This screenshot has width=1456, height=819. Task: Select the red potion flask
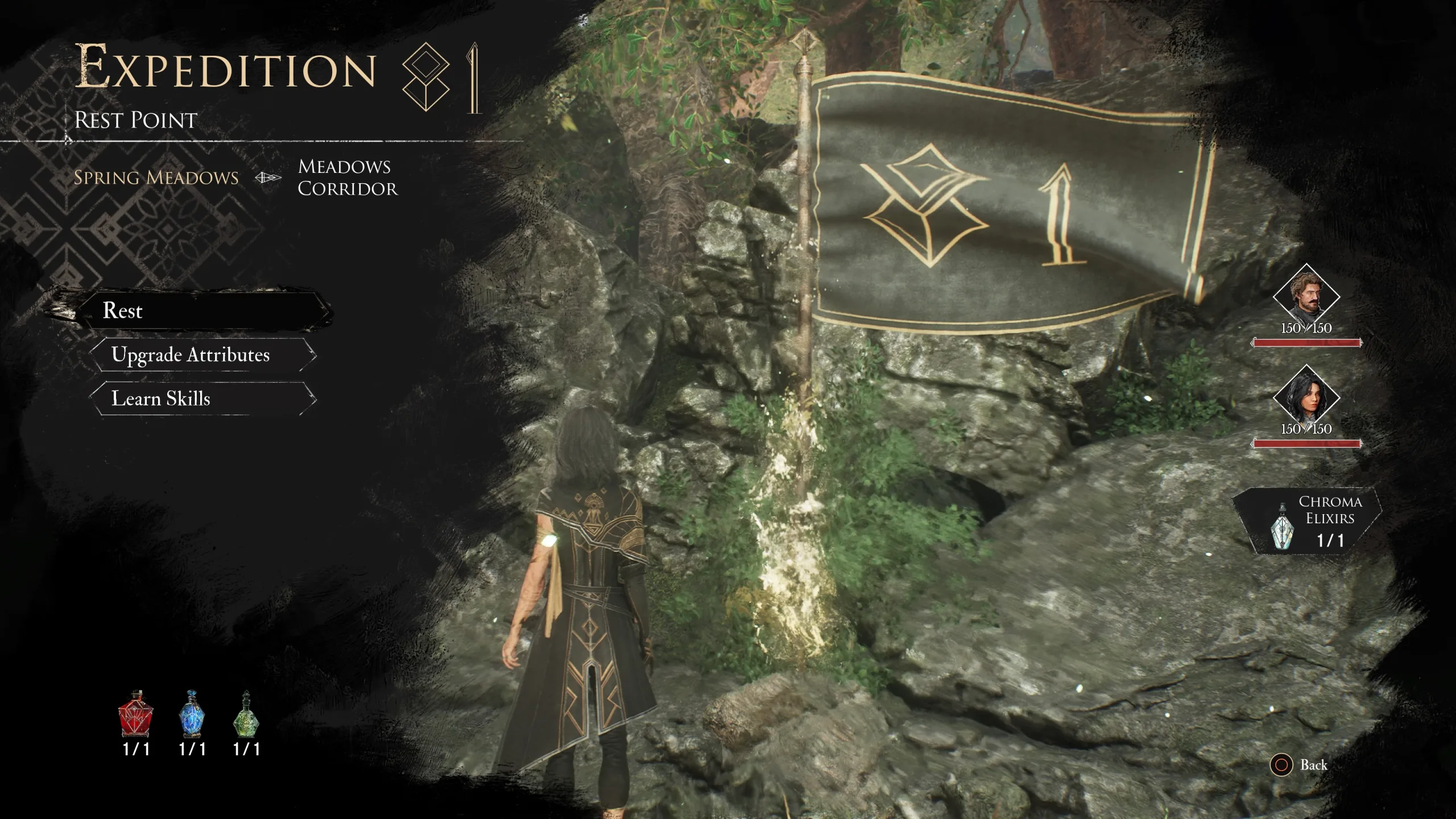point(135,714)
